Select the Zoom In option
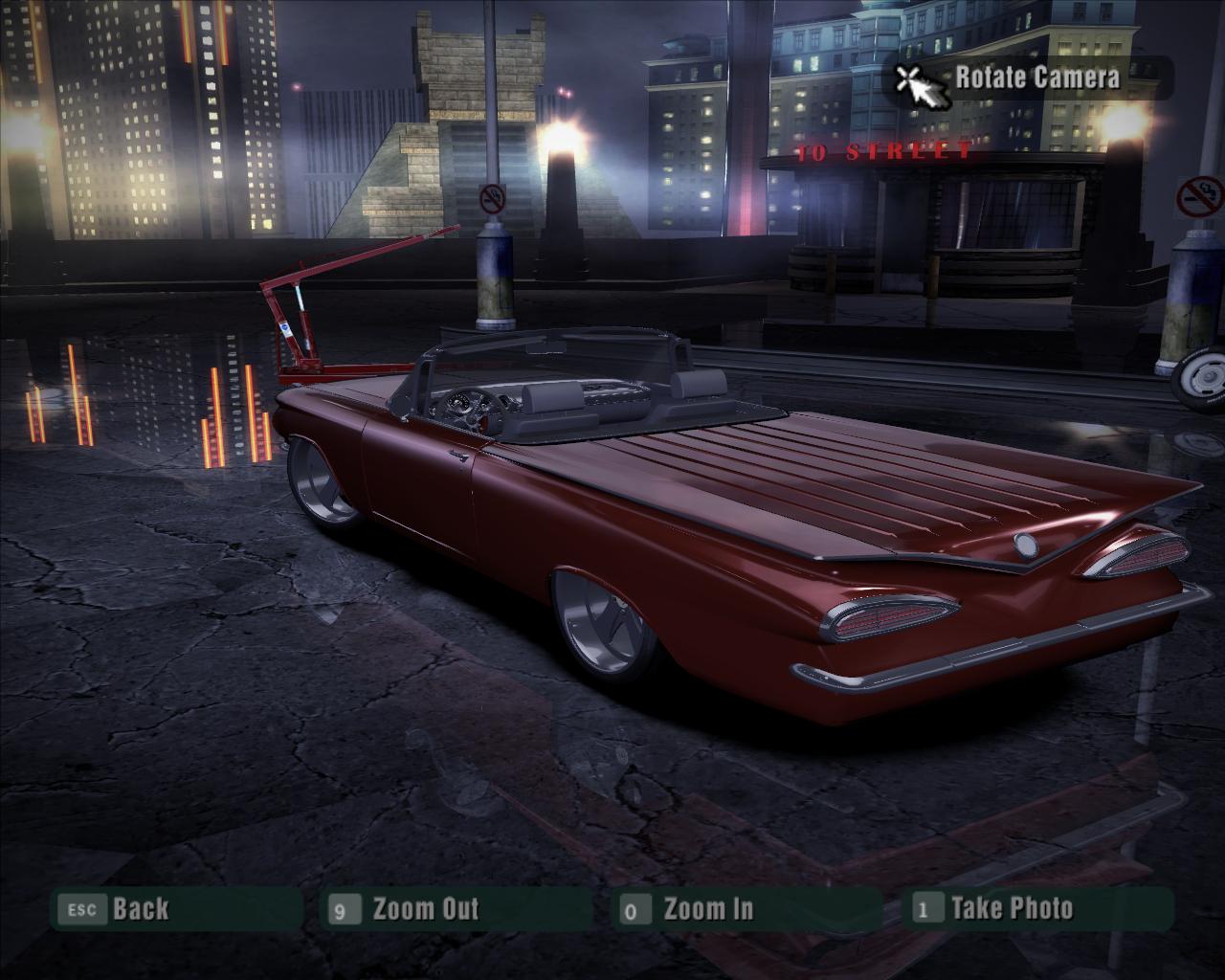The image size is (1225, 980). click(x=707, y=909)
